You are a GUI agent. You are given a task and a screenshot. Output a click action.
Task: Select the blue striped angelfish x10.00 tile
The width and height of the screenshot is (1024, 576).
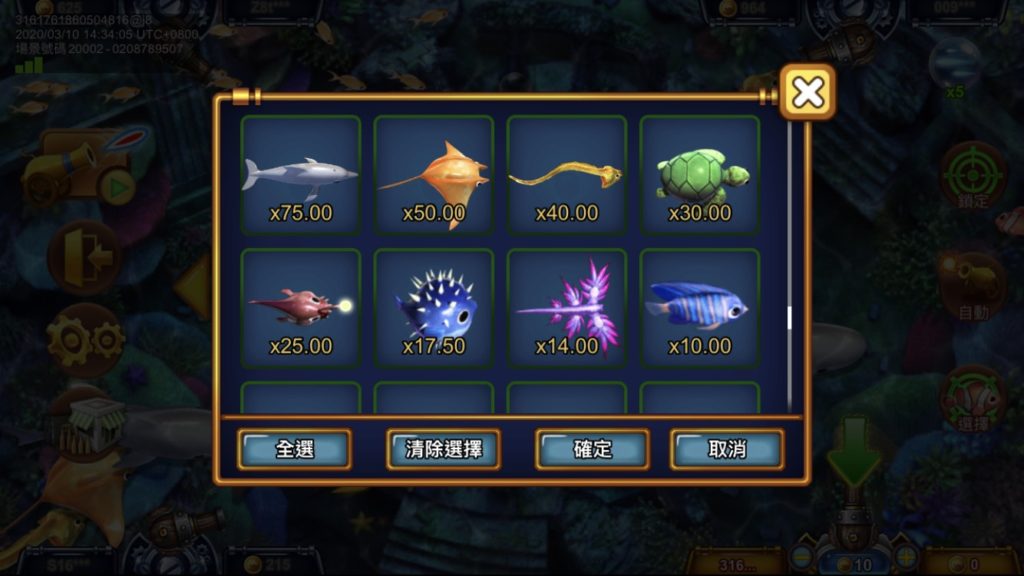(700, 308)
